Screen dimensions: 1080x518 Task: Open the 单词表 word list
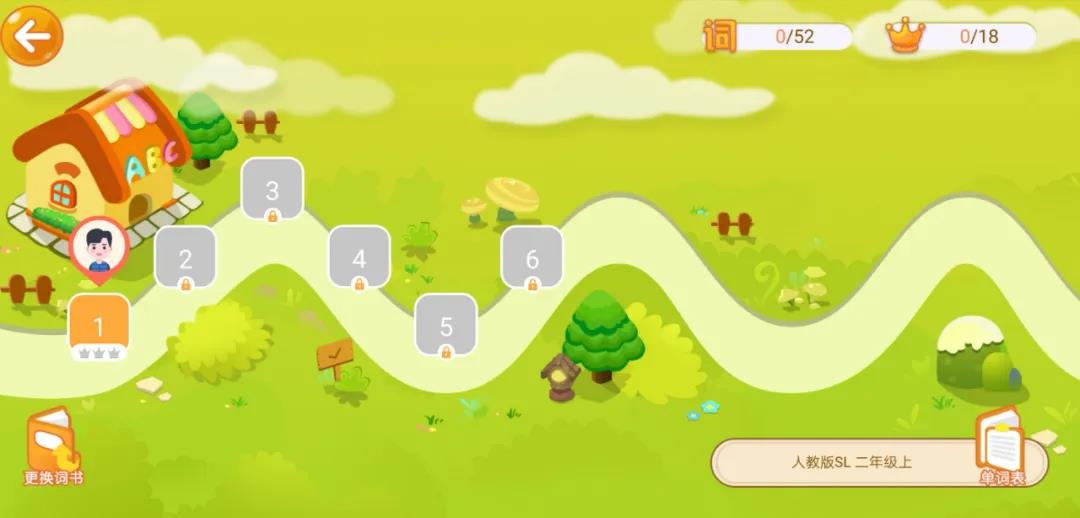click(1002, 447)
